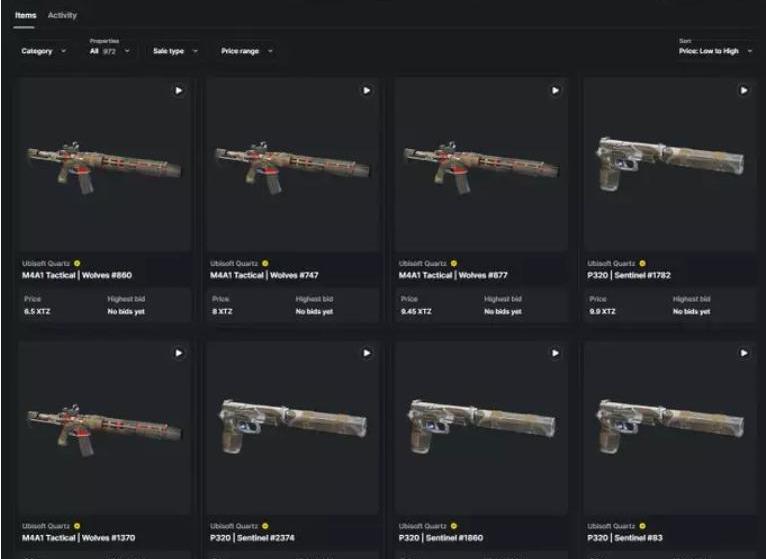Expand the Properties dropdown
The height and width of the screenshot is (559, 766).
[110, 50]
